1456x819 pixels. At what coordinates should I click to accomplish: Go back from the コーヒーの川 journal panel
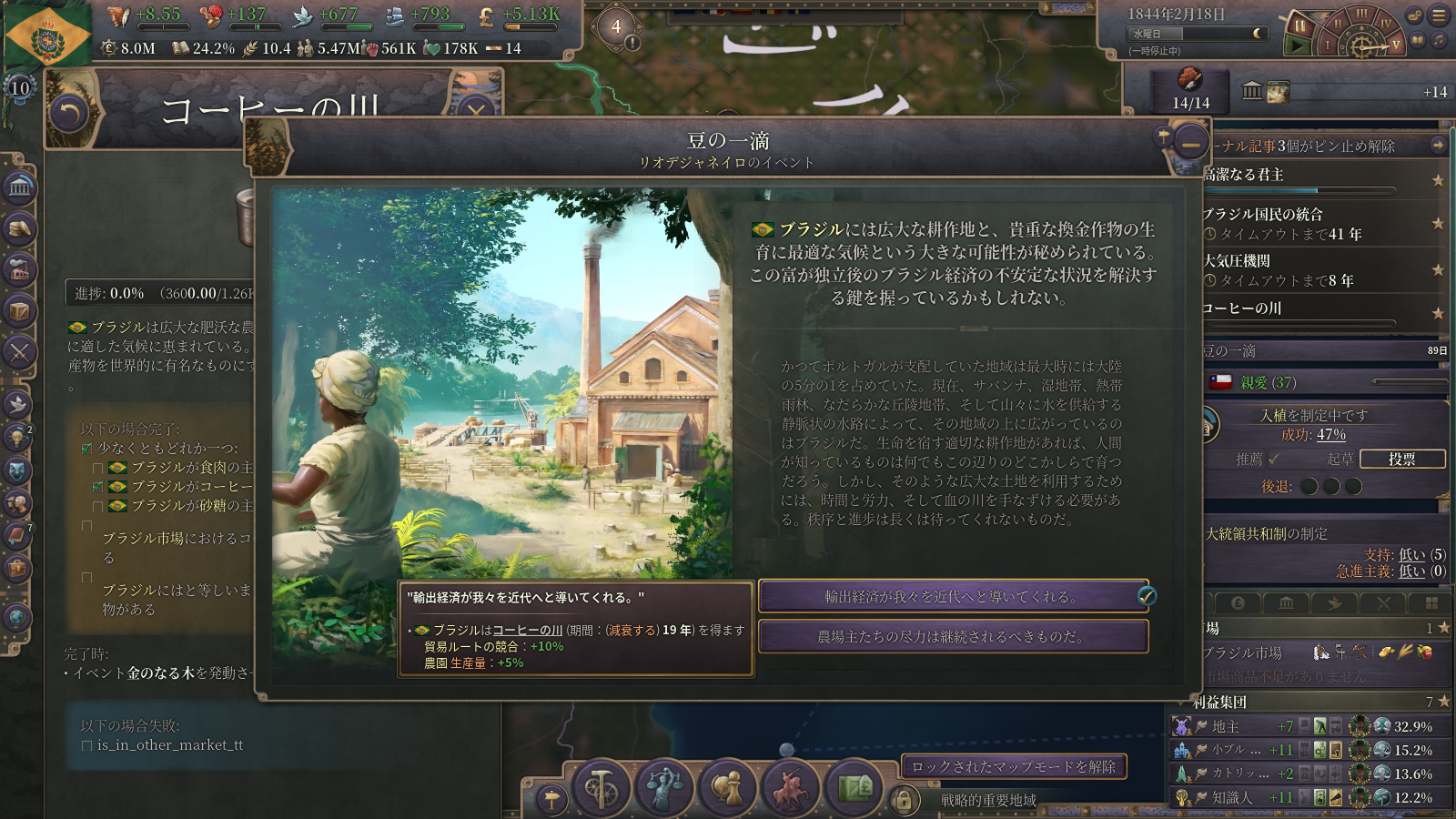point(69,114)
